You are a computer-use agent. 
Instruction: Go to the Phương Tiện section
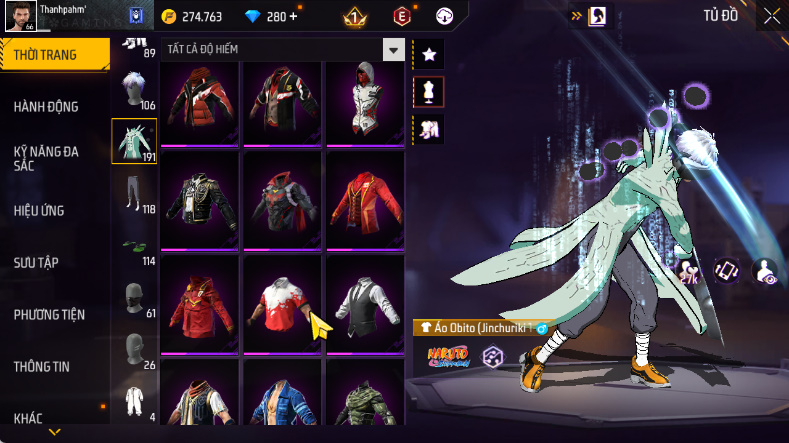point(49,315)
